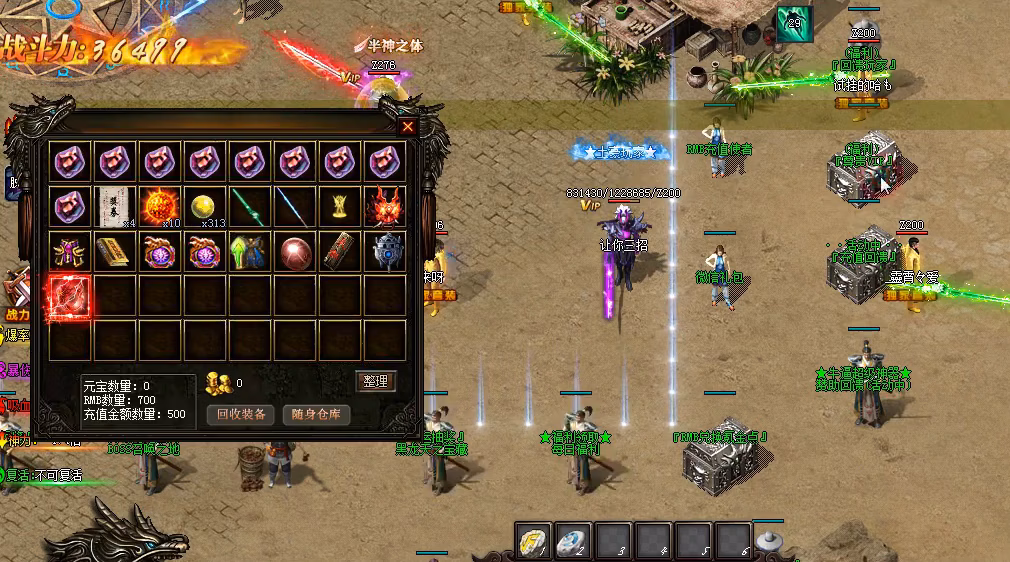Select the dark red round orb
This screenshot has width=1010, height=562.
pyautogui.click(x=295, y=251)
